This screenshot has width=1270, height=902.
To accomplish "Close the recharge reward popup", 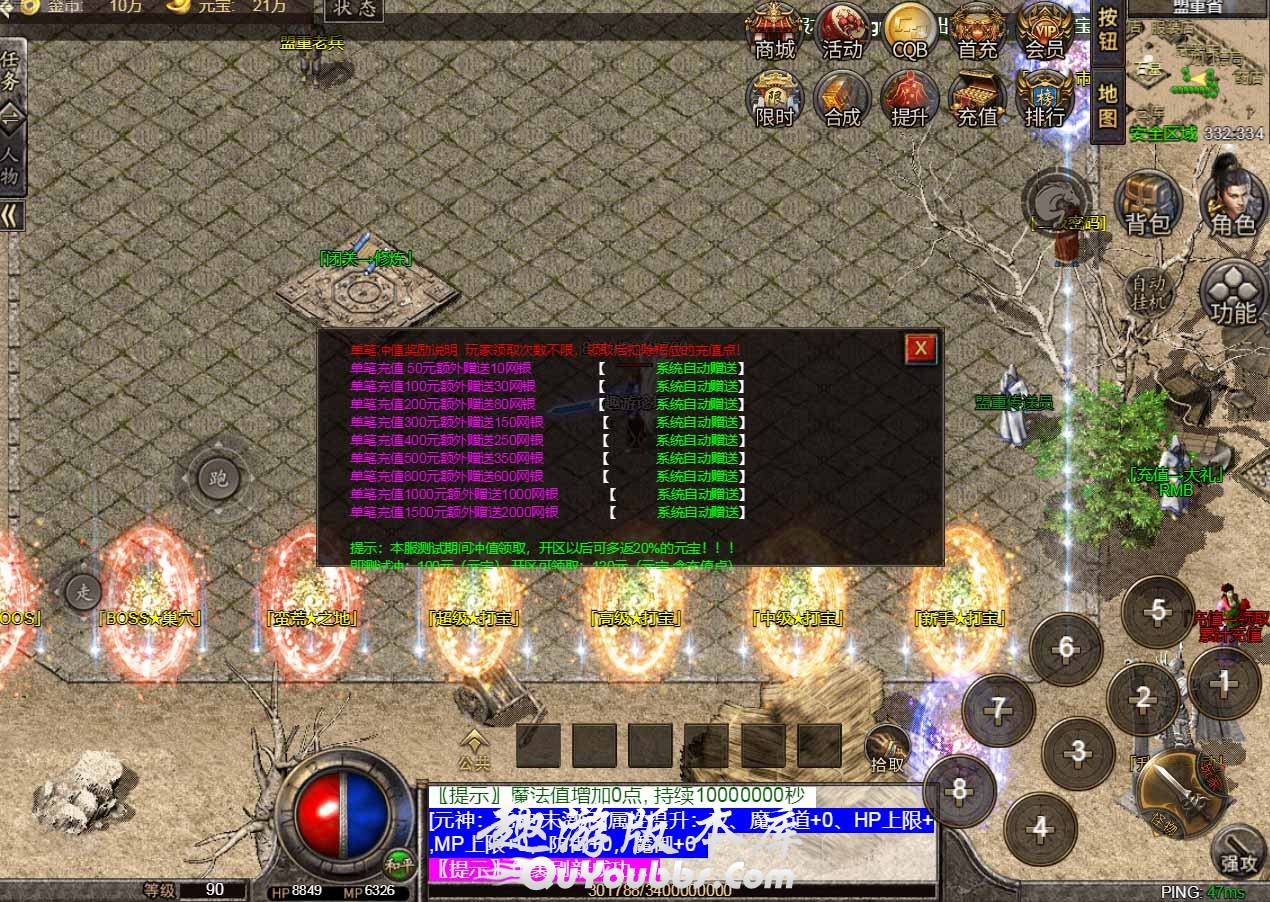I will (x=921, y=348).
